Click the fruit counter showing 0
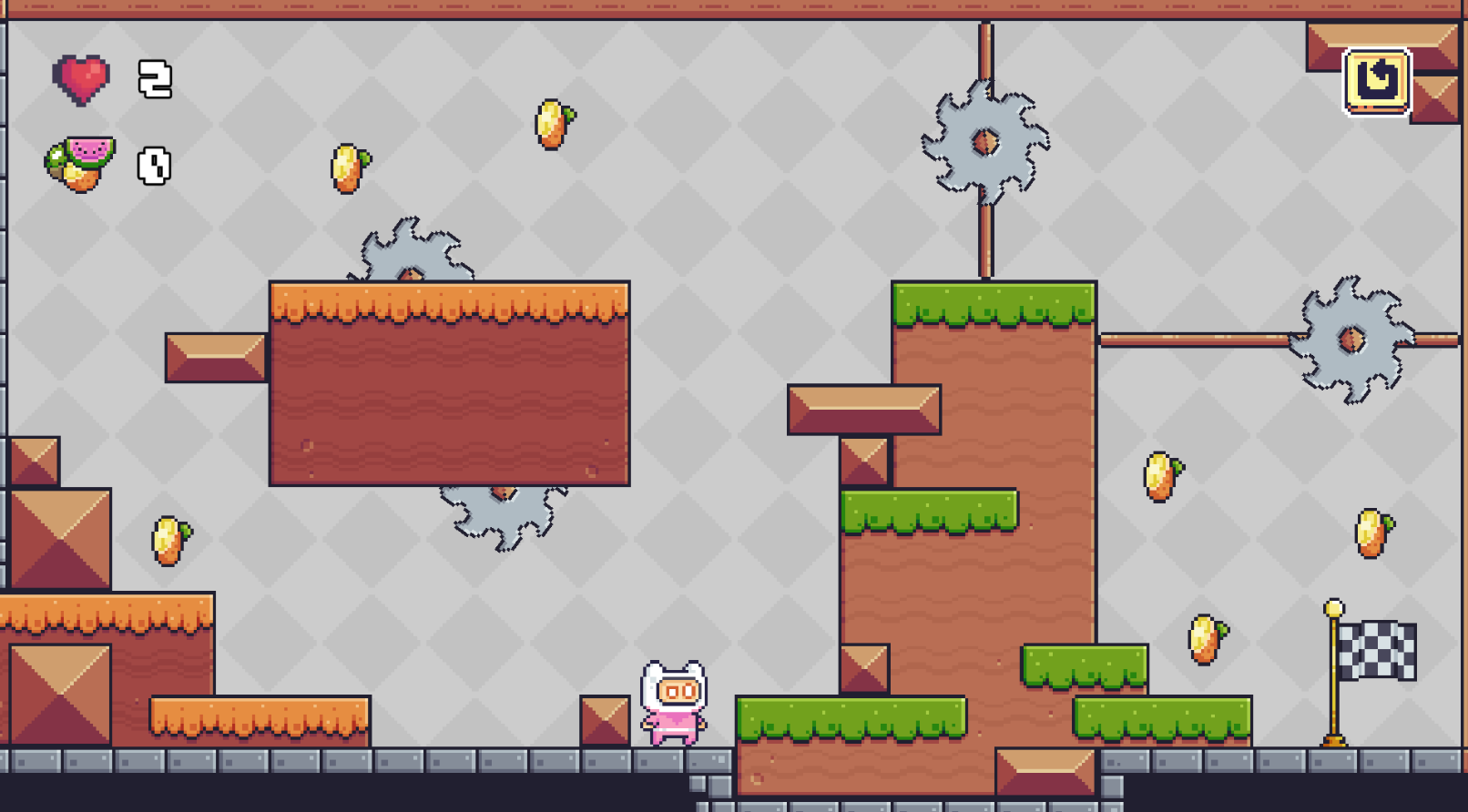Image resolution: width=1468 pixels, height=812 pixels. pos(153,166)
